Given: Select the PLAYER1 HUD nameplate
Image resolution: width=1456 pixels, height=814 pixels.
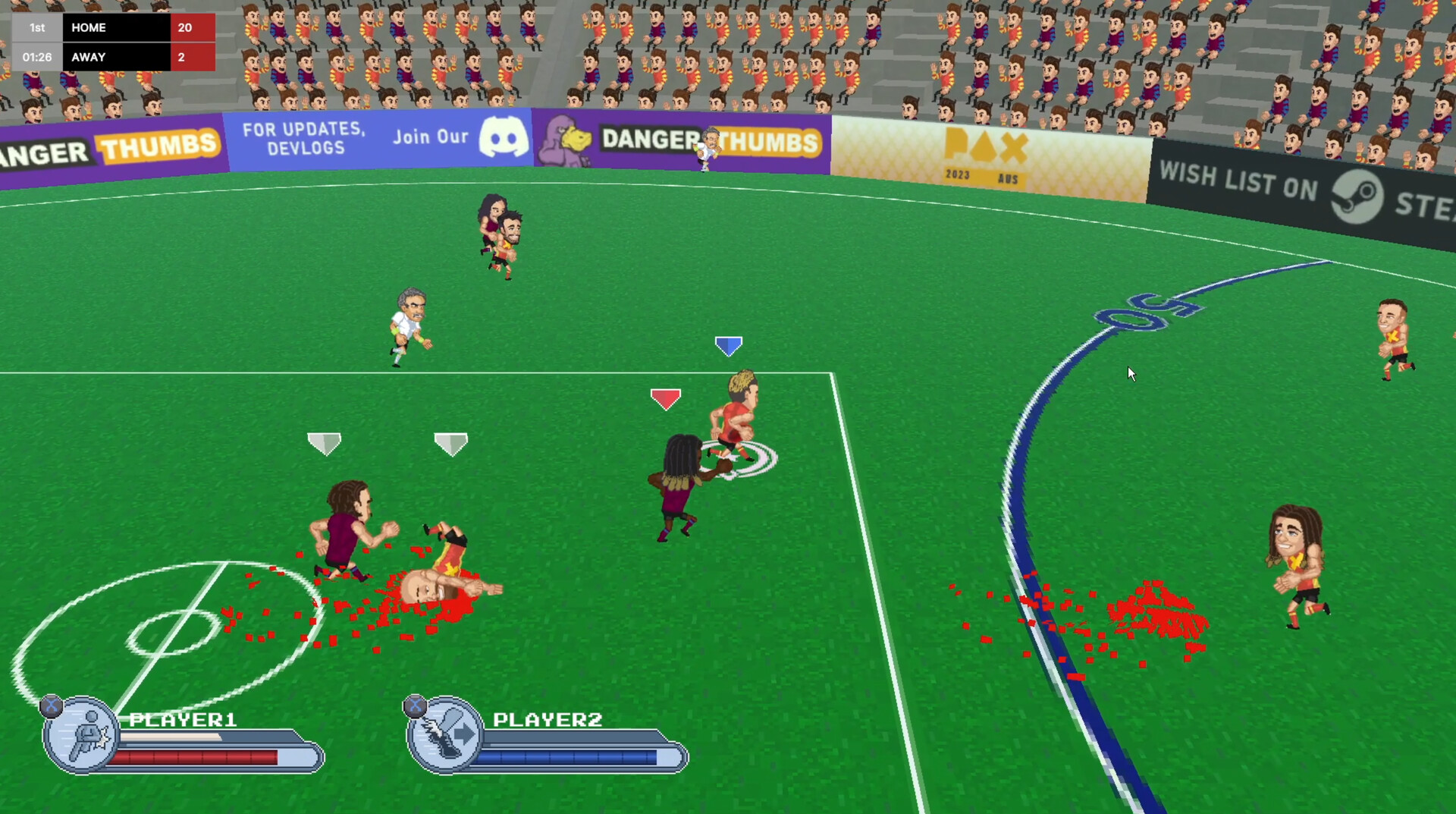Looking at the screenshot, I should pos(184,720).
